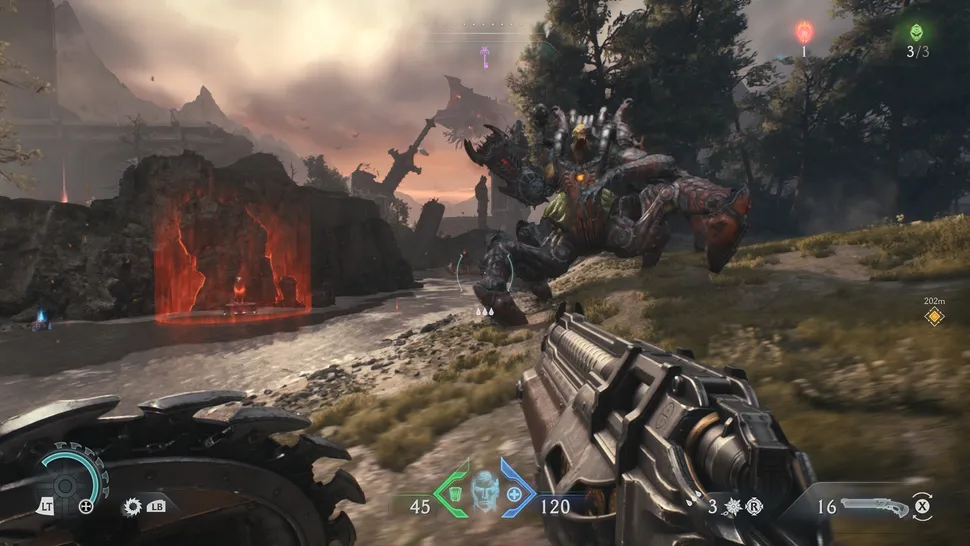
Task: Click the green skull lives icon
Action: pyautogui.click(x=918, y=31)
